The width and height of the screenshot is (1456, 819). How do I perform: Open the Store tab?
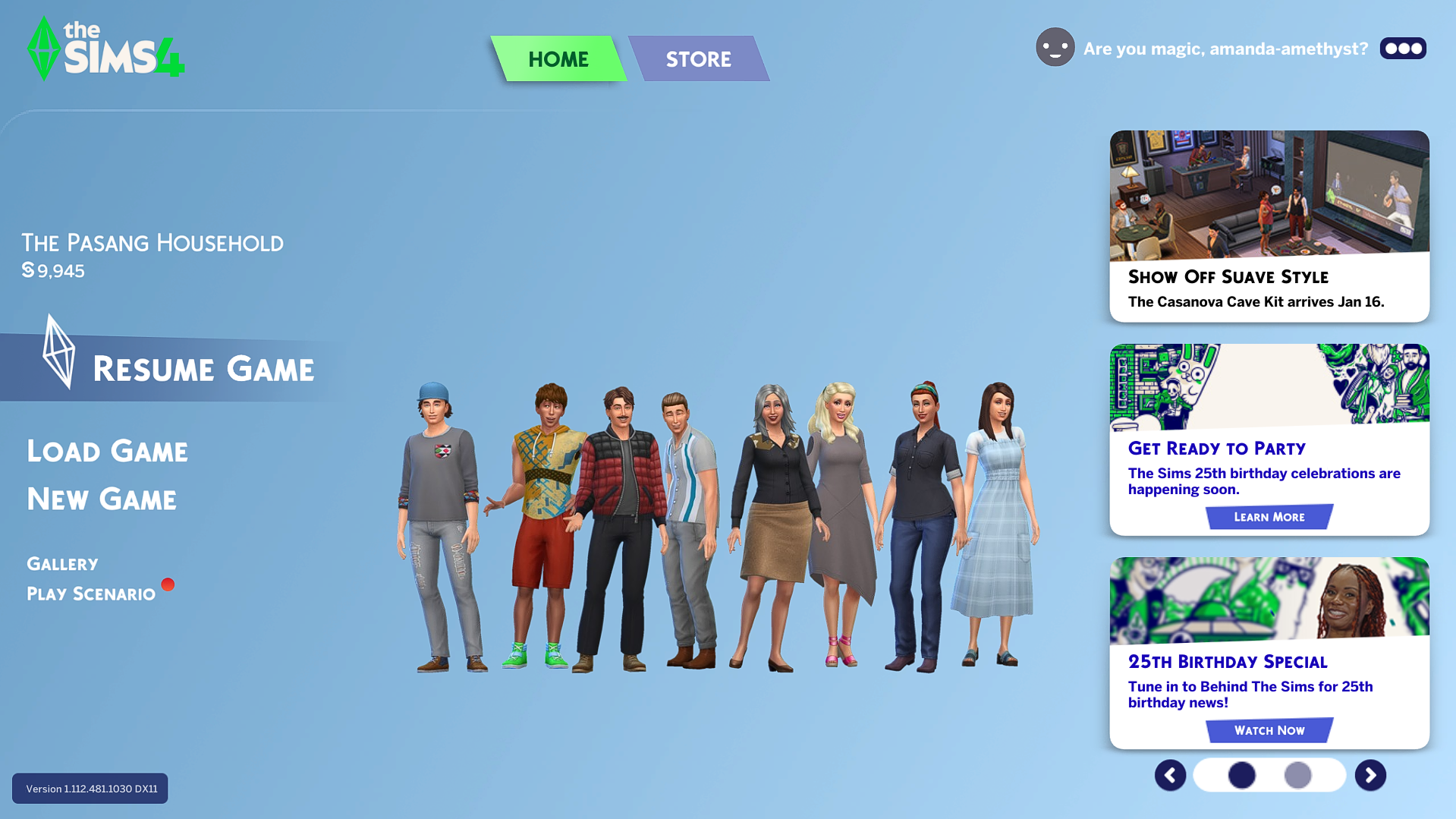click(698, 59)
